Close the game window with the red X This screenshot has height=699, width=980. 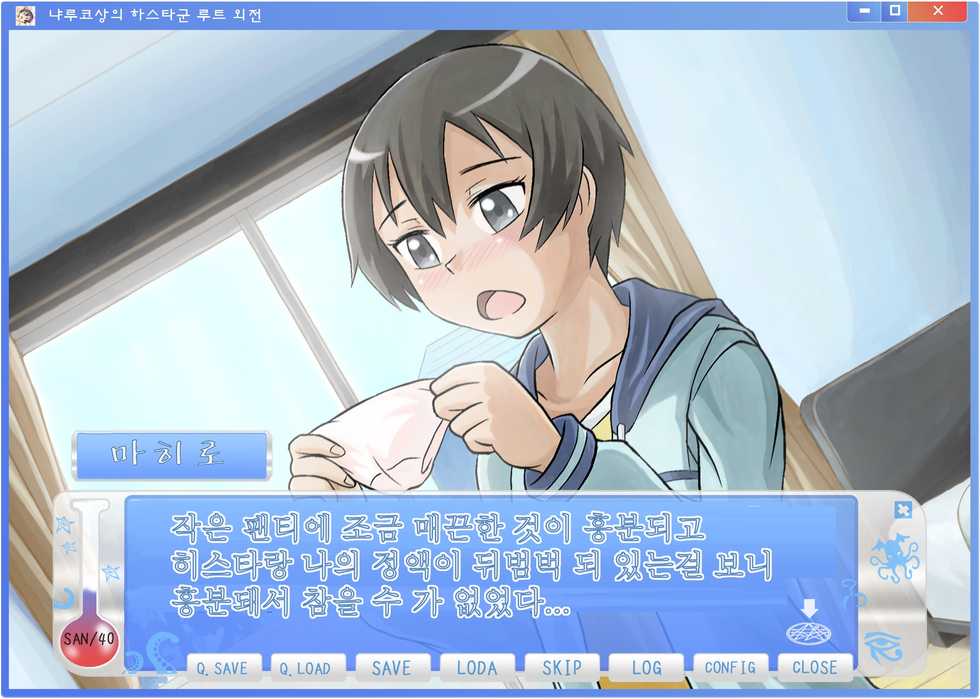point(938,11)
